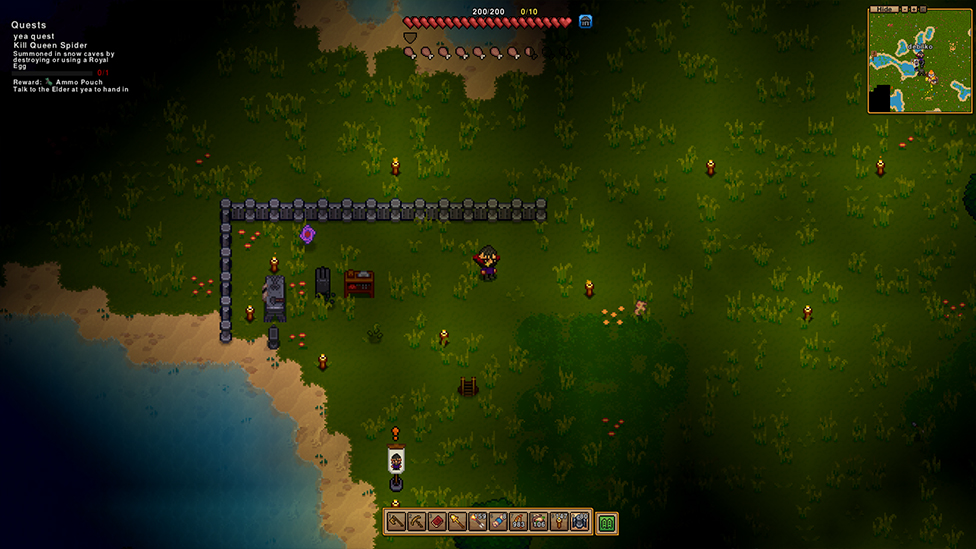
Task: Select the pickaxe hotbar slot
Action: point(416,522)
